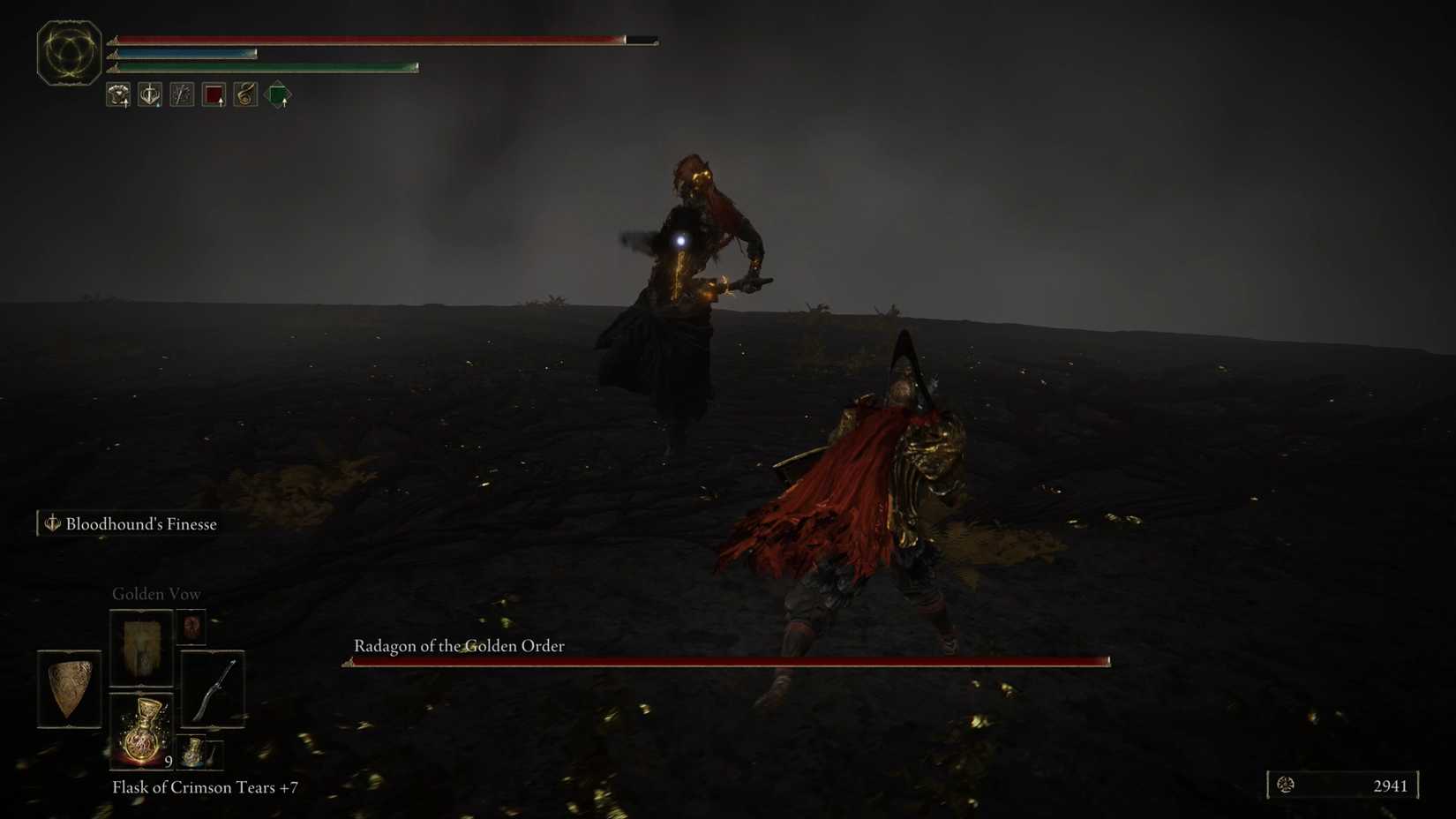Select the green stamina recovery buff diamond
1456x819 pixels.
(x=277, y=94)
